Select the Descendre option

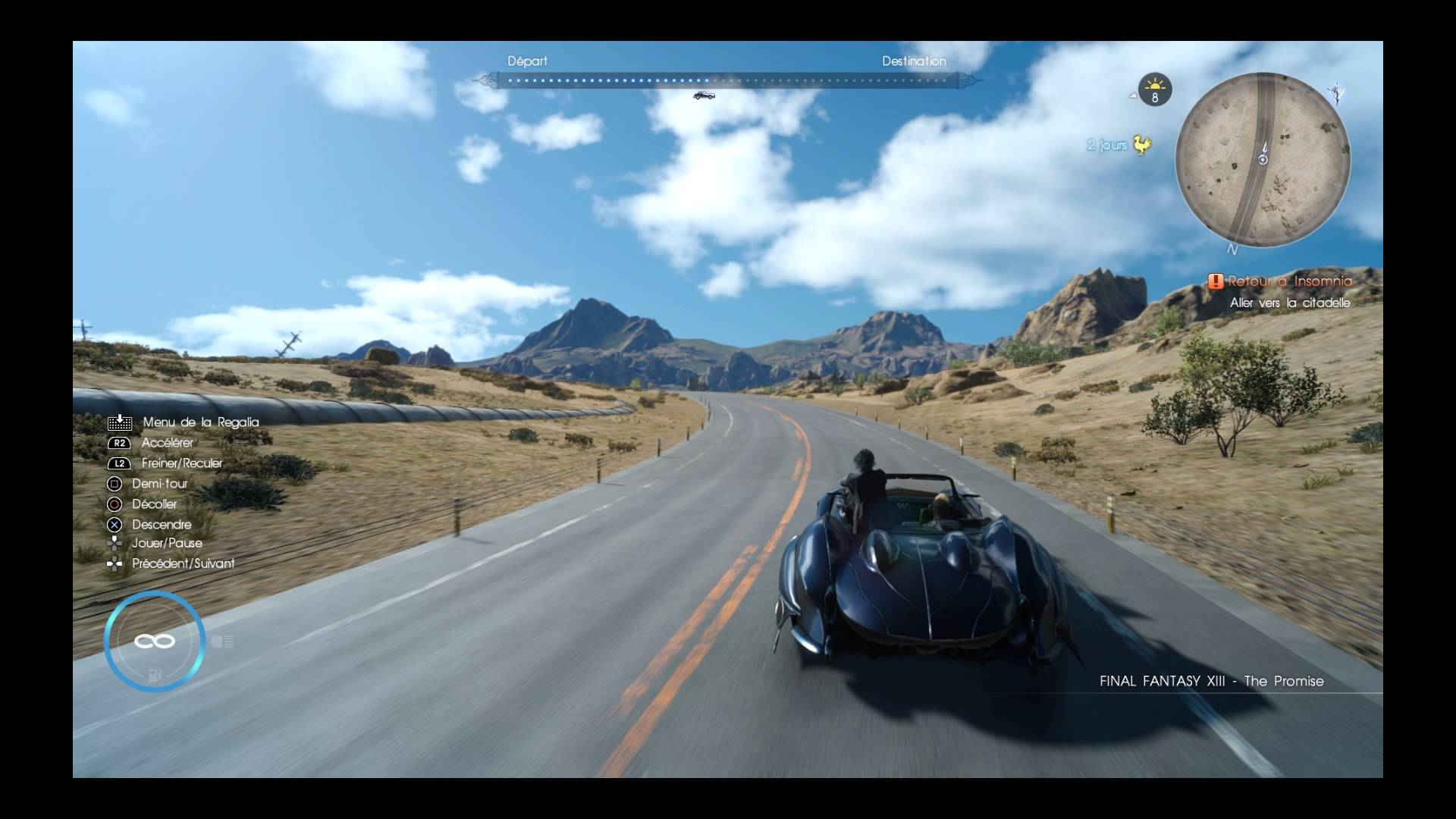162,525
